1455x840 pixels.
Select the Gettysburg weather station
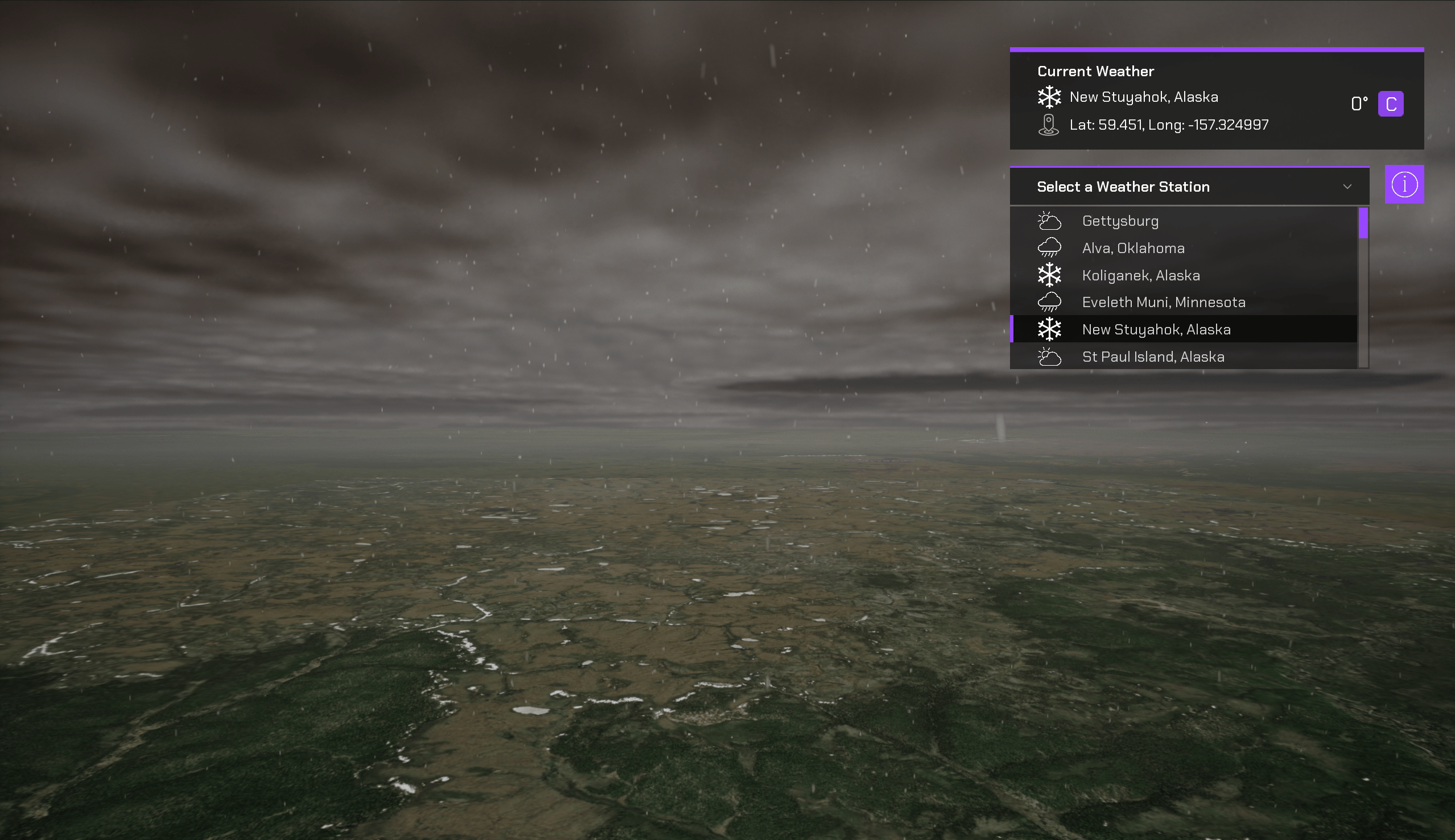1120,221
